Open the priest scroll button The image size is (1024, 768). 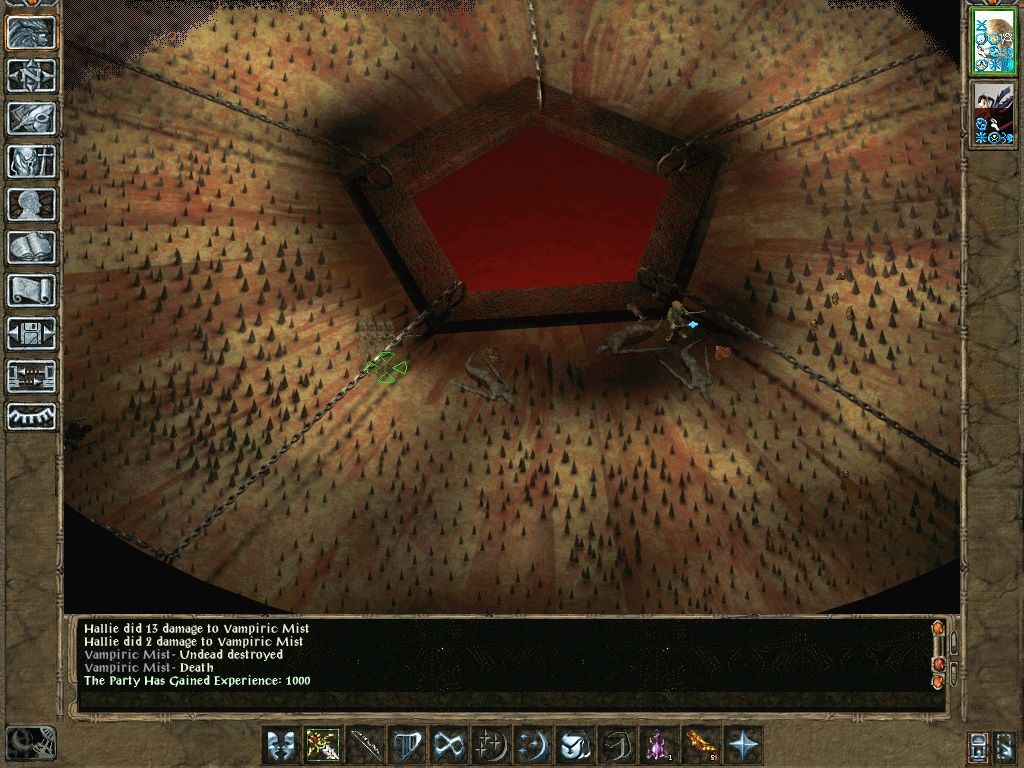tap(31, 290)
